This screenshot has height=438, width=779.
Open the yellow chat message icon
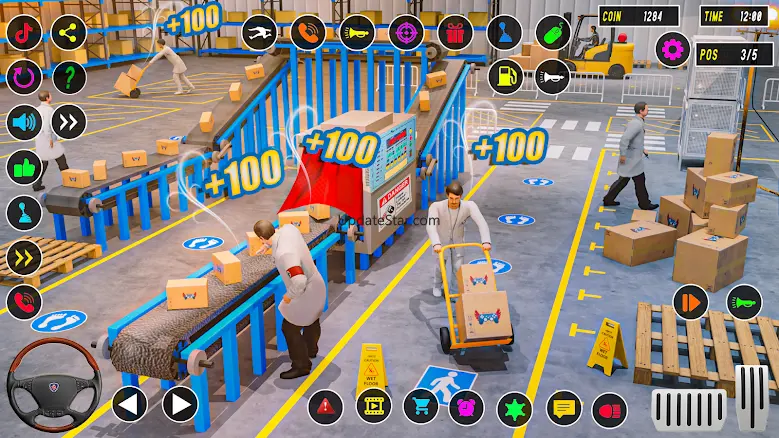pos(564,407)
